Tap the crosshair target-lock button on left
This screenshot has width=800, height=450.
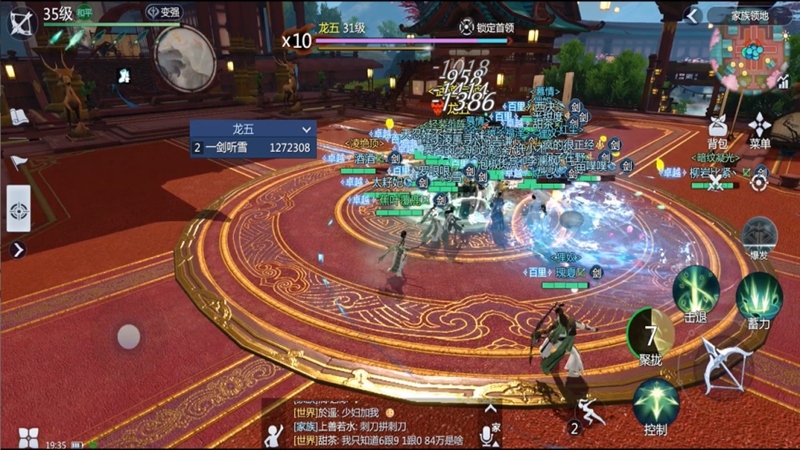click(18, 210)
